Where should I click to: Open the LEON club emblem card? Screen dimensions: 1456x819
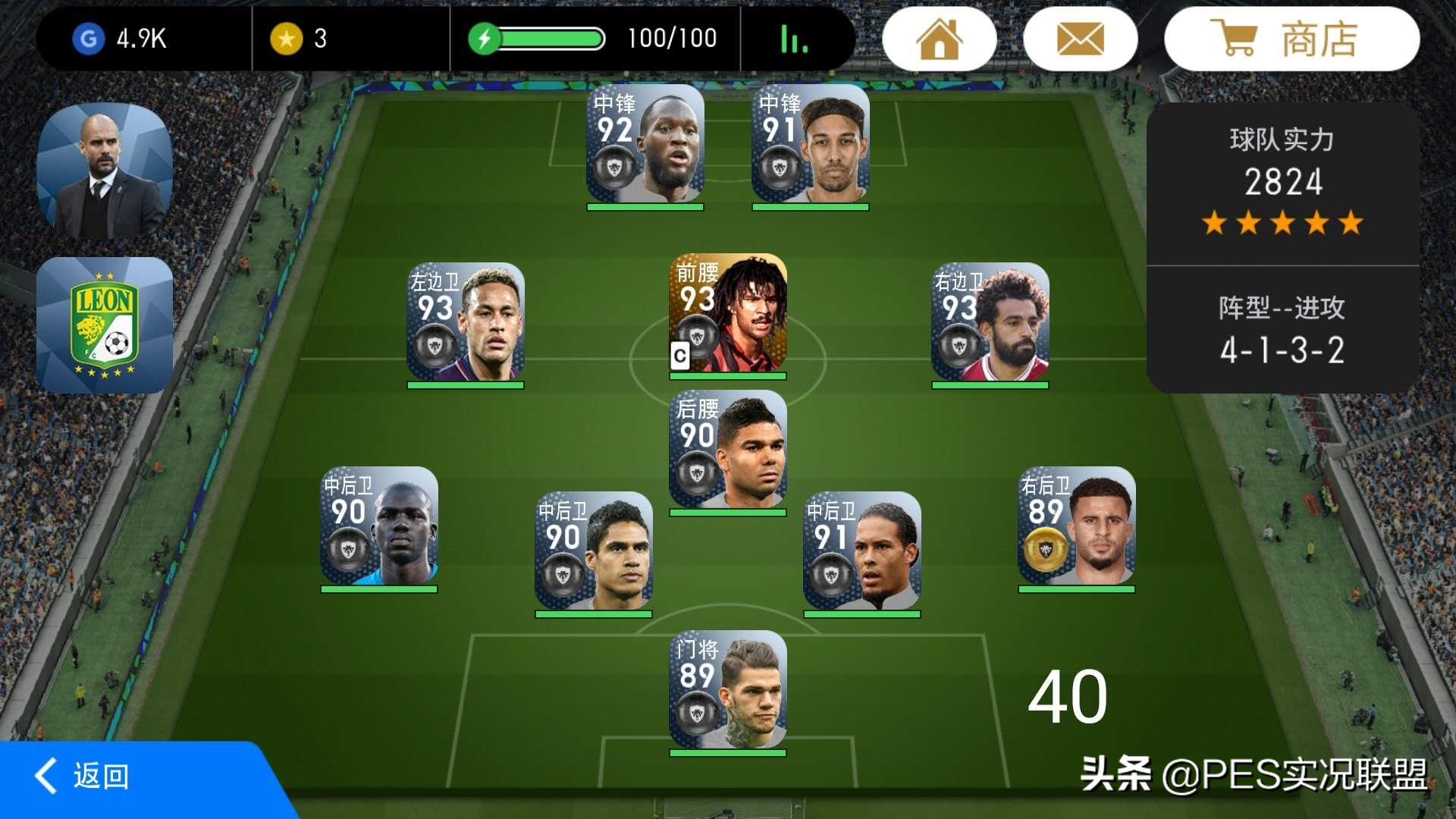105,325
